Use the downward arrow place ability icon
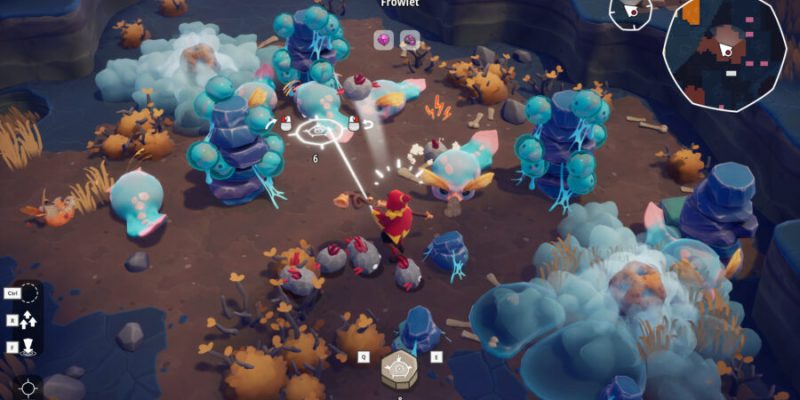This screenshot has height=400, width=800. 29,348
